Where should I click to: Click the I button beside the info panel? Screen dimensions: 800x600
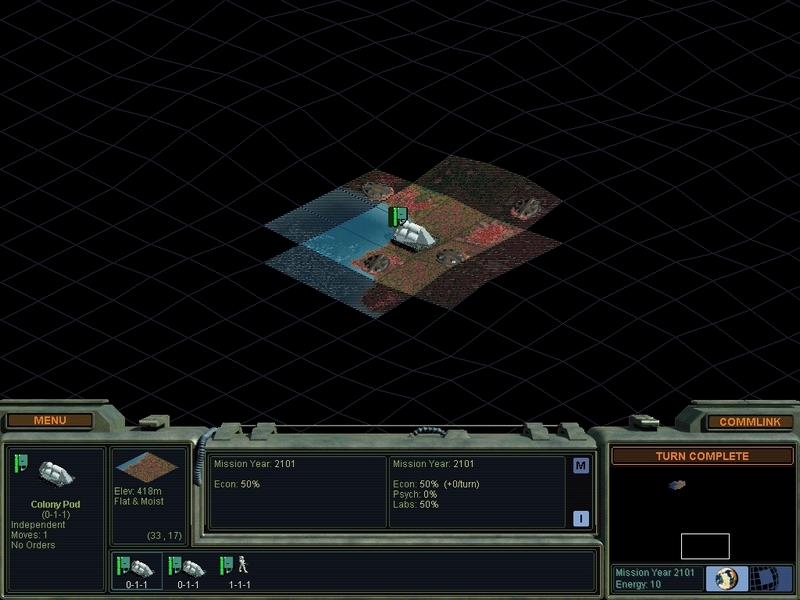[581, 517]
